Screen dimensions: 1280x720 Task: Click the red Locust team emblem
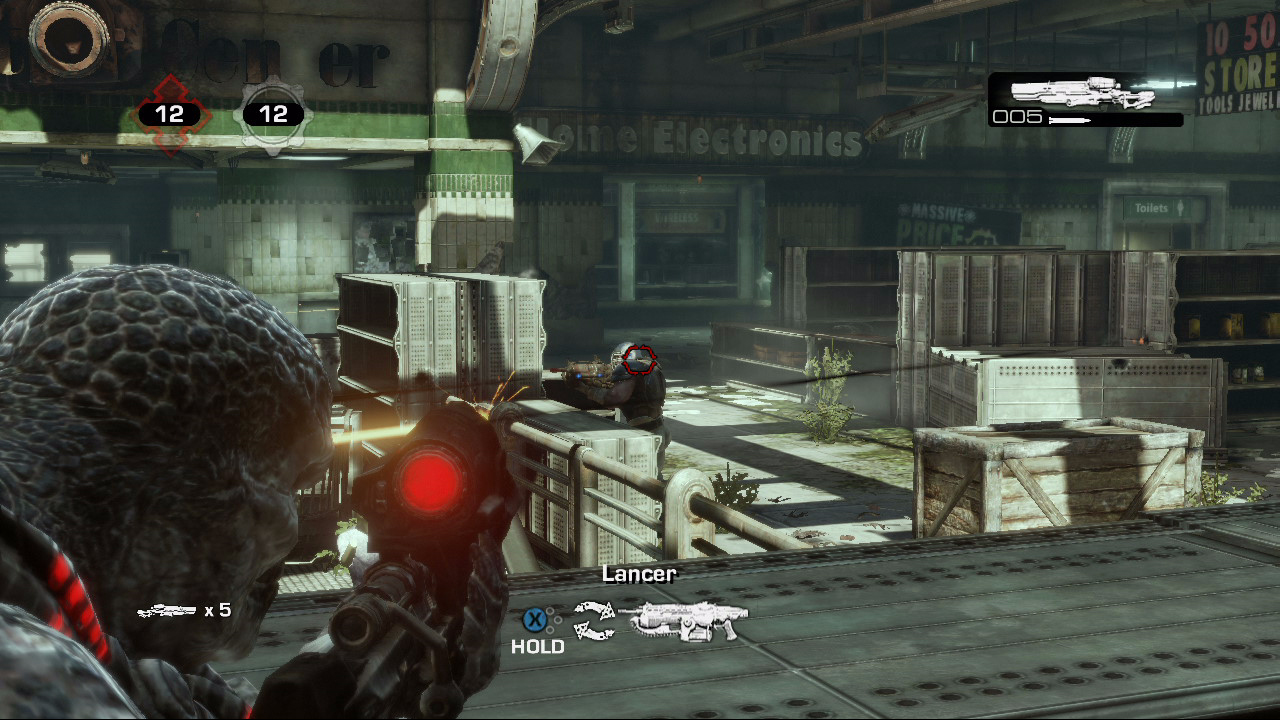(x=170, y=114)
